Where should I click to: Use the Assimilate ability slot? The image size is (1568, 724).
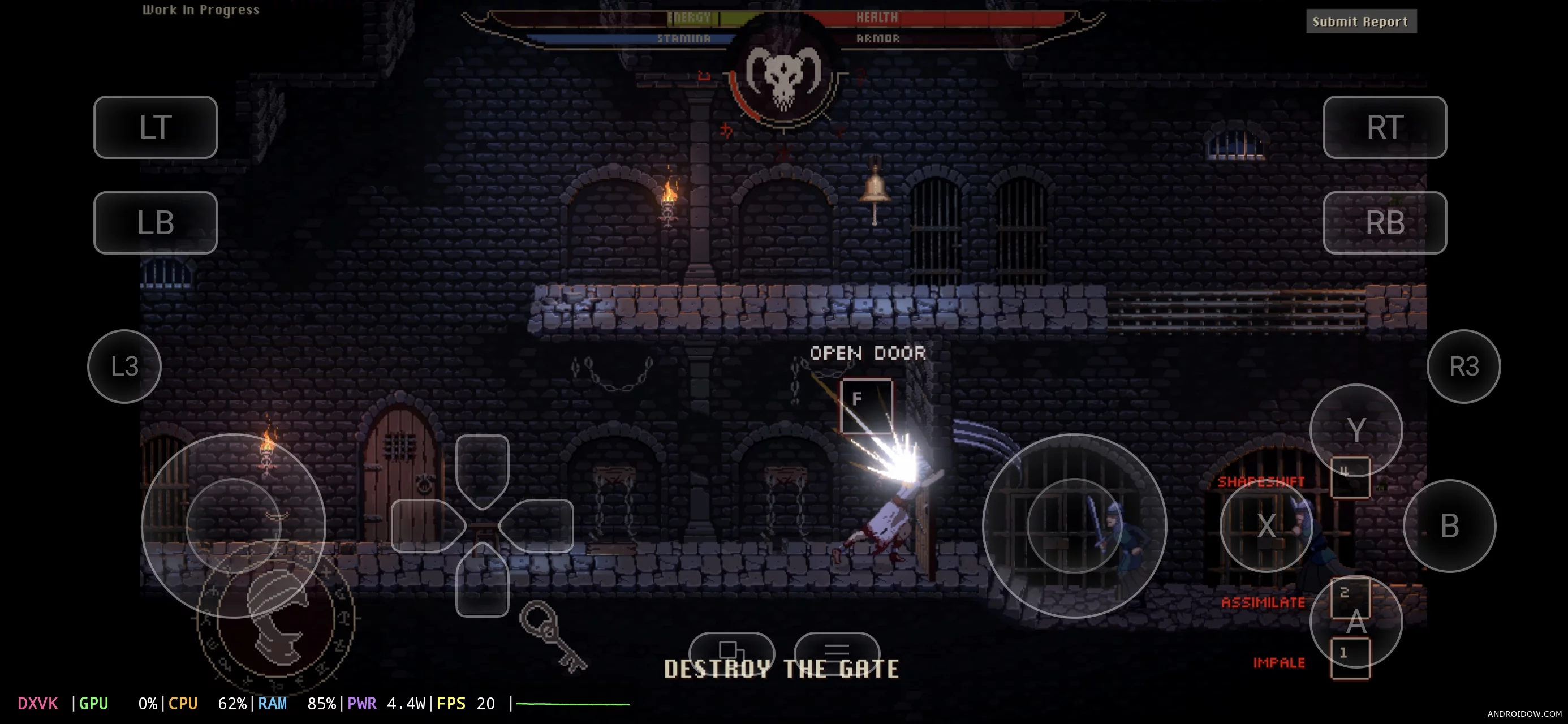point(1350,597)
